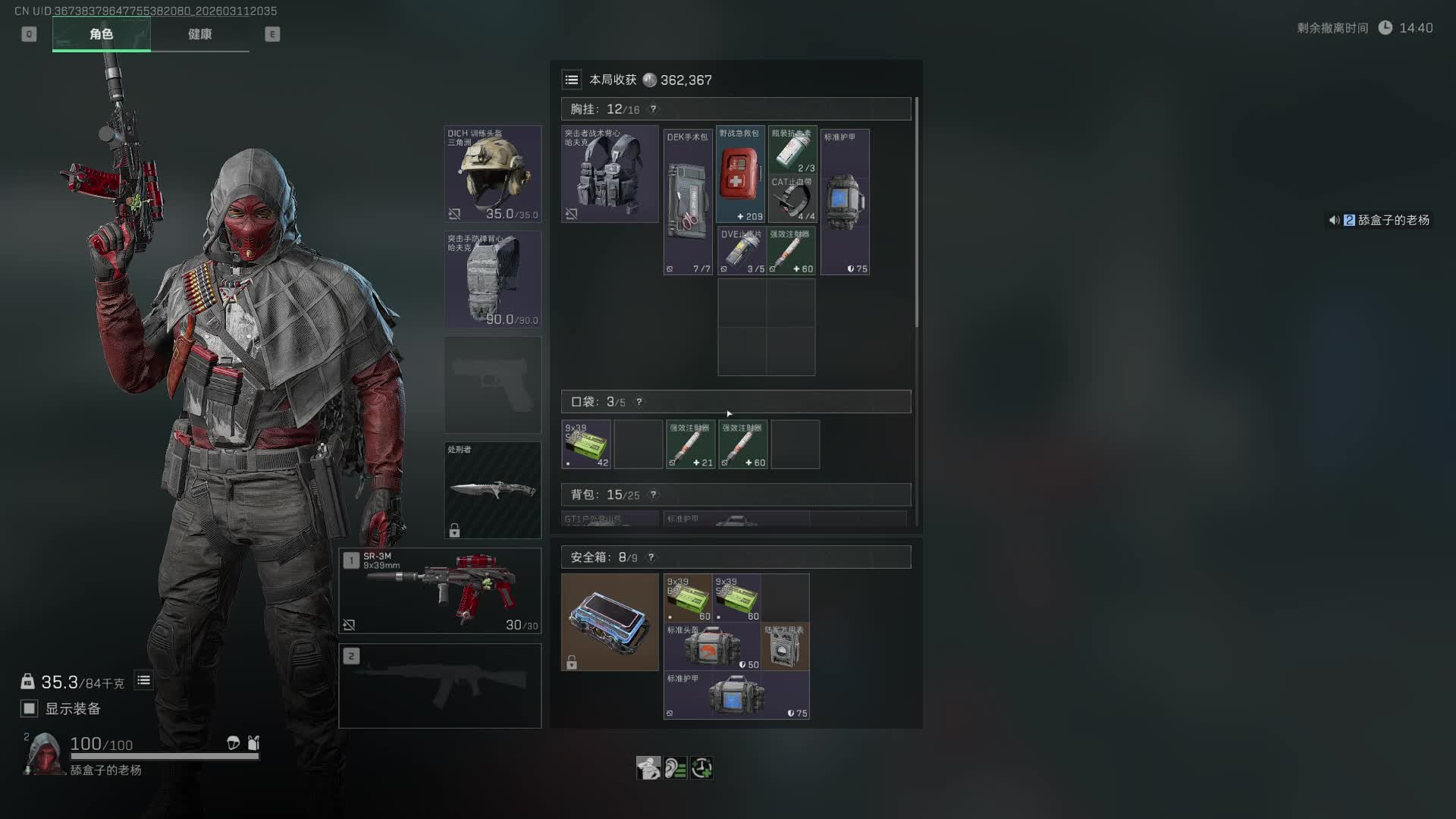Image resolution: width=1456 pixels, height=819 pixels.
Task: Select the 野战急救包 red medkit
Action: [739, 174]
